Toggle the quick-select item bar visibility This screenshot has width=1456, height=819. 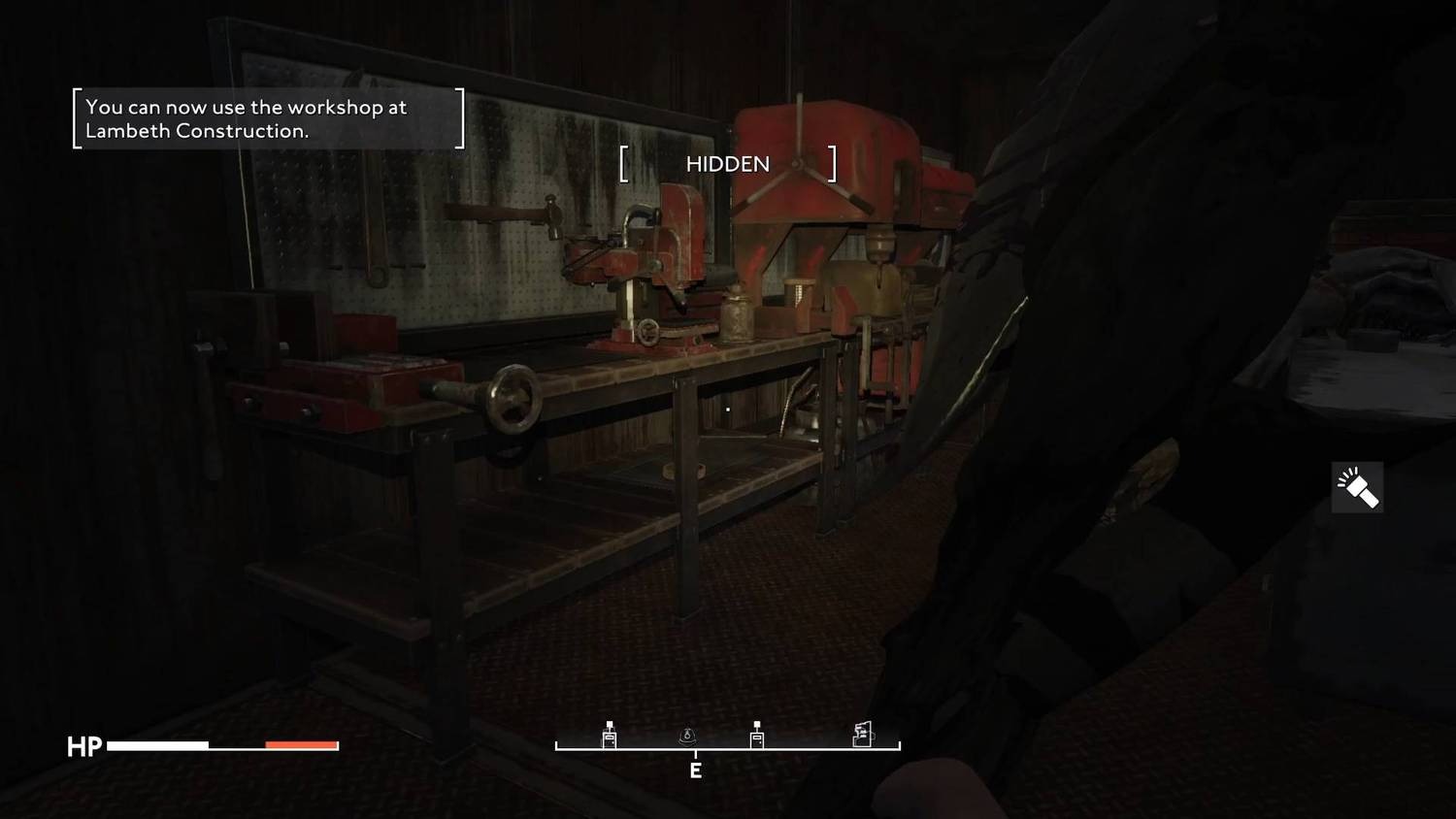click(x=729, y=746)
